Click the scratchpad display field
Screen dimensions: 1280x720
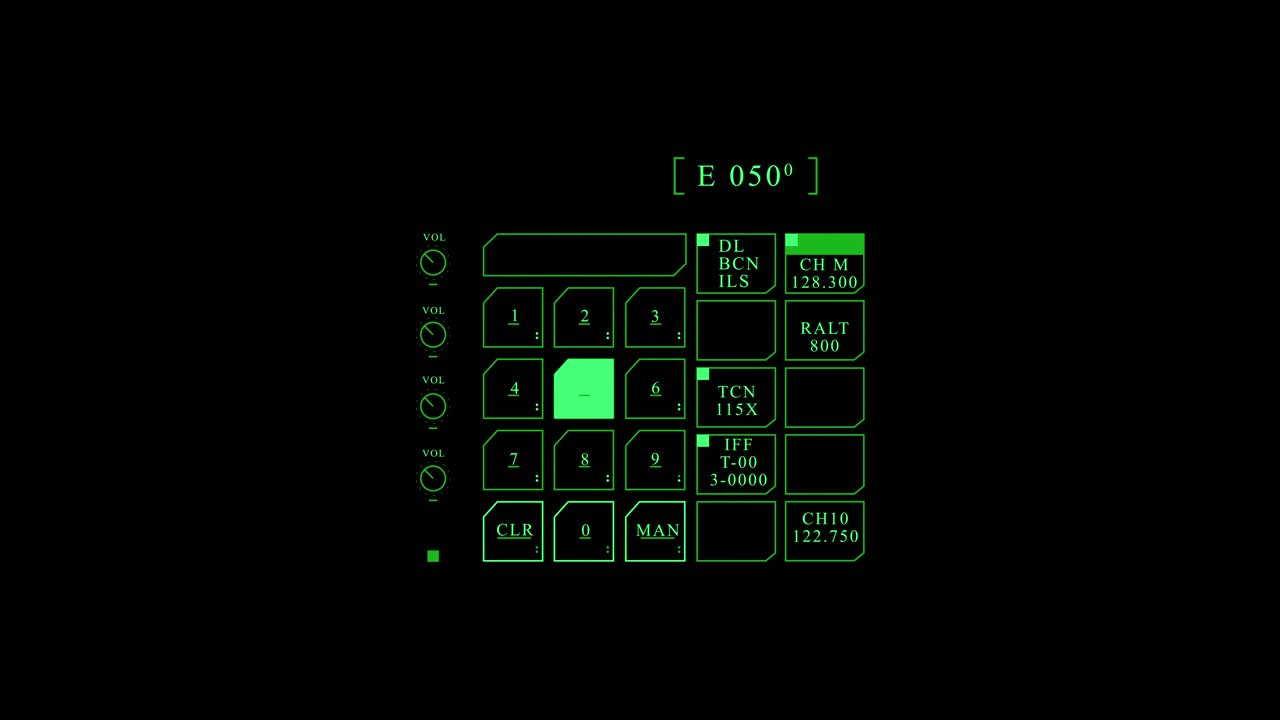point(584,255)
